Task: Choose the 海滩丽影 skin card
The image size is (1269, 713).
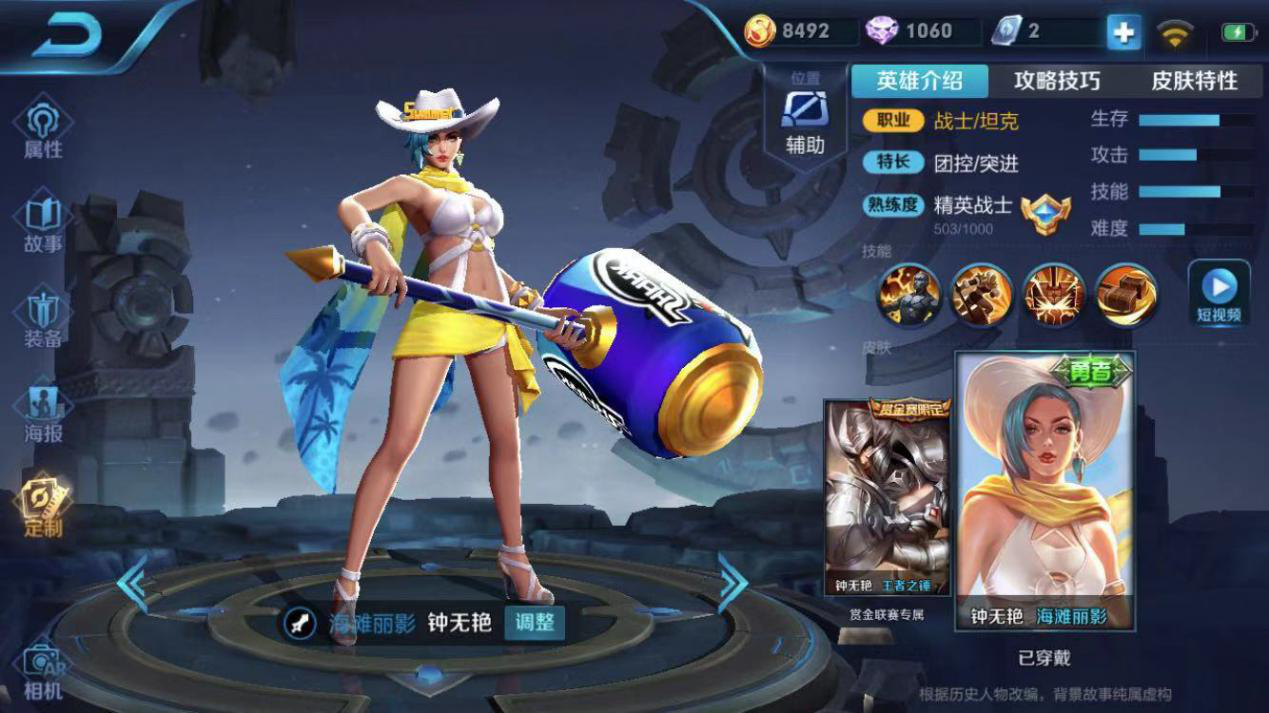Action: 1045,491
